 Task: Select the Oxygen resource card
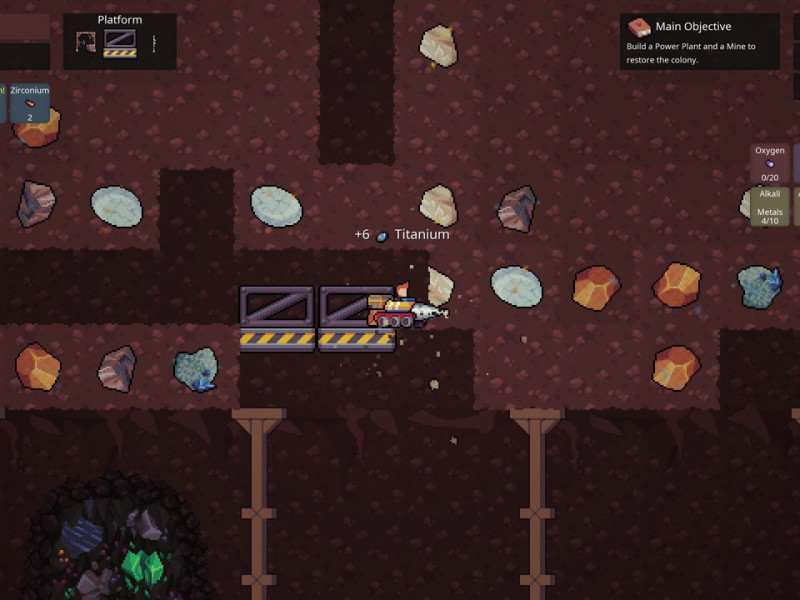coord(769,163)
